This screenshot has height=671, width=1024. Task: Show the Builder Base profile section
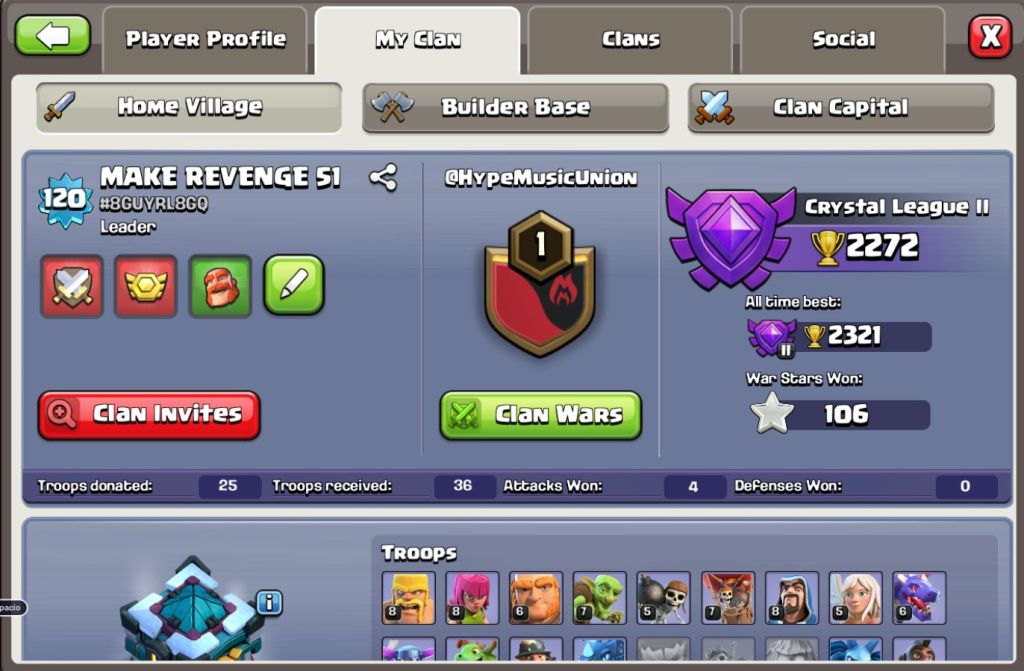click(x=515, y=107)
